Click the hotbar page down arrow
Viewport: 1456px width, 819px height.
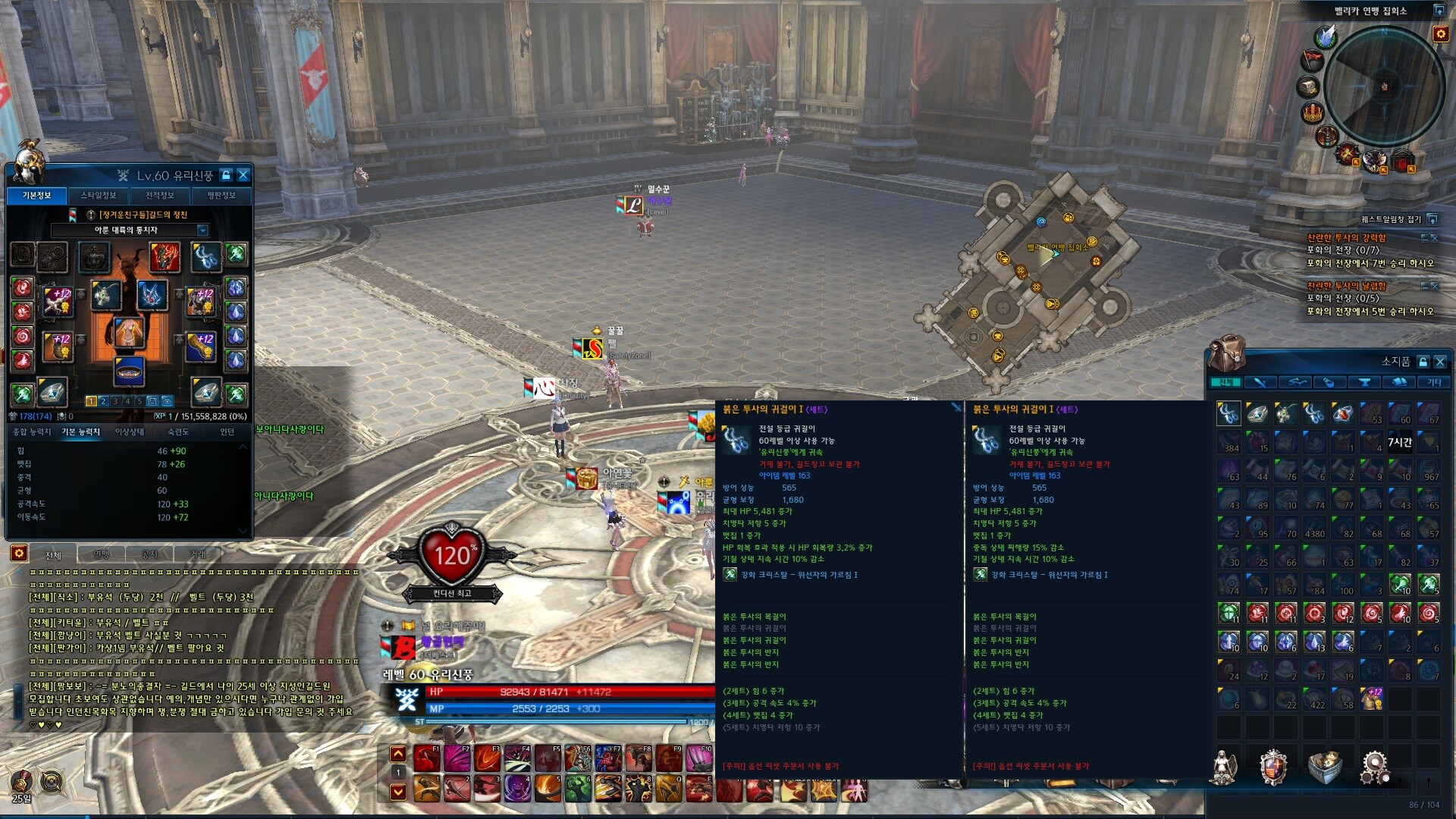(x=398, y=792)
